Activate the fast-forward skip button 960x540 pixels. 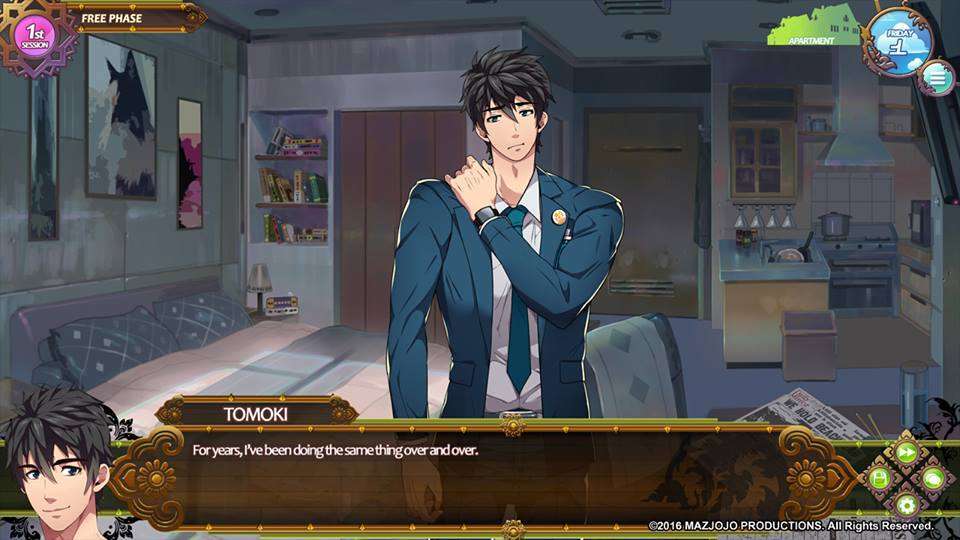coord(907,452)
